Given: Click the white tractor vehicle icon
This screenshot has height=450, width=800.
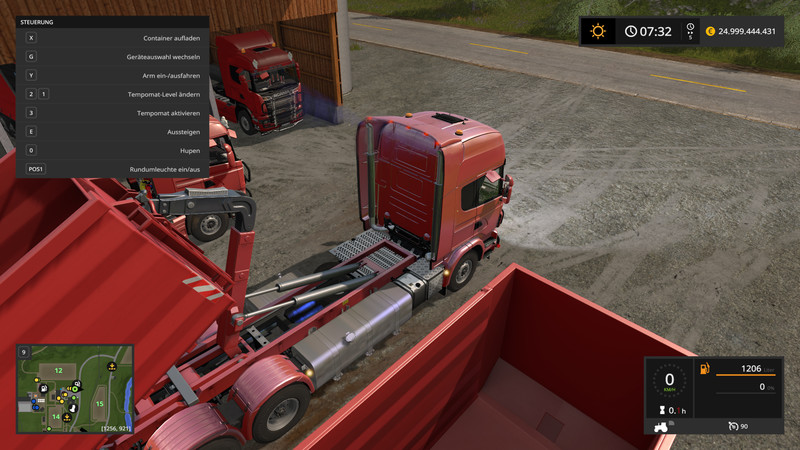Looking at the screenshot, I should pos(662,426).
